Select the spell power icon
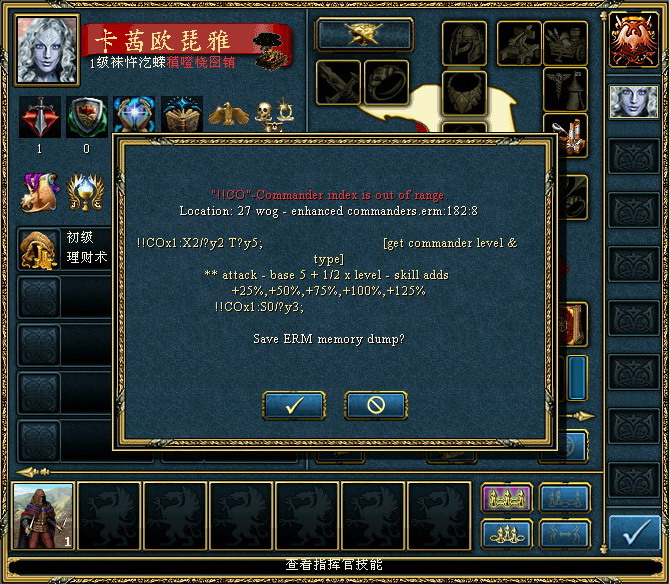This screenshot has width=670, height=584. tap(133, 116)
